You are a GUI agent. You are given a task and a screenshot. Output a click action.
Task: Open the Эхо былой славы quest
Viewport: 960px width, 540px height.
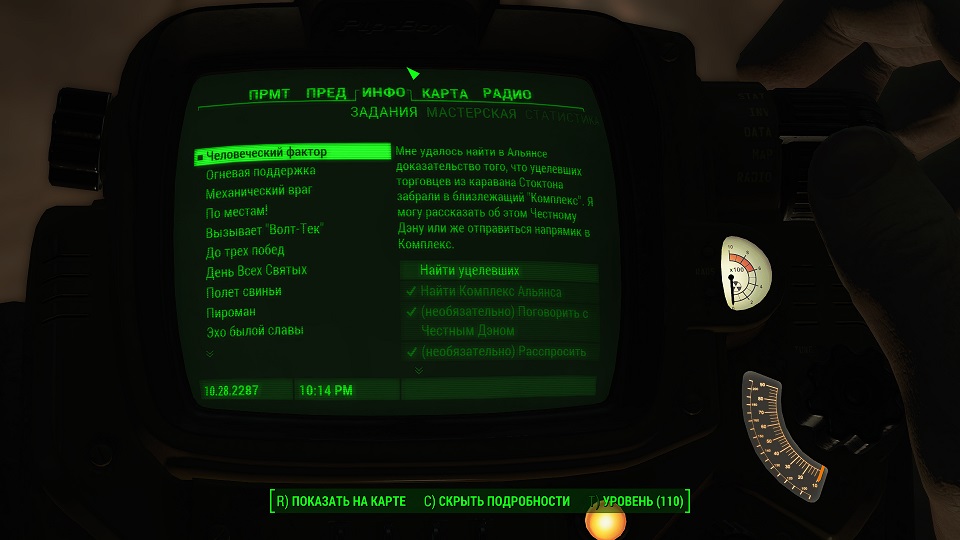click(255, 331)
